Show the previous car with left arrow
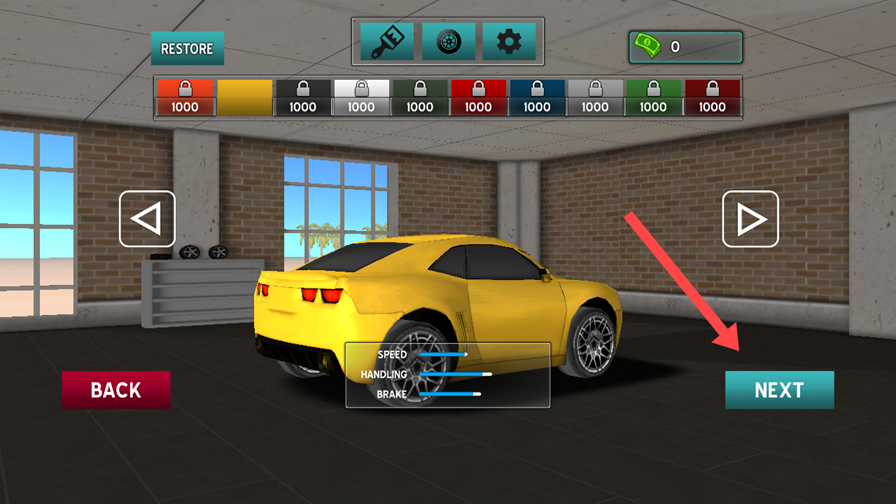The width and height of the screenshot is (896, 504). tap(147, 219)
